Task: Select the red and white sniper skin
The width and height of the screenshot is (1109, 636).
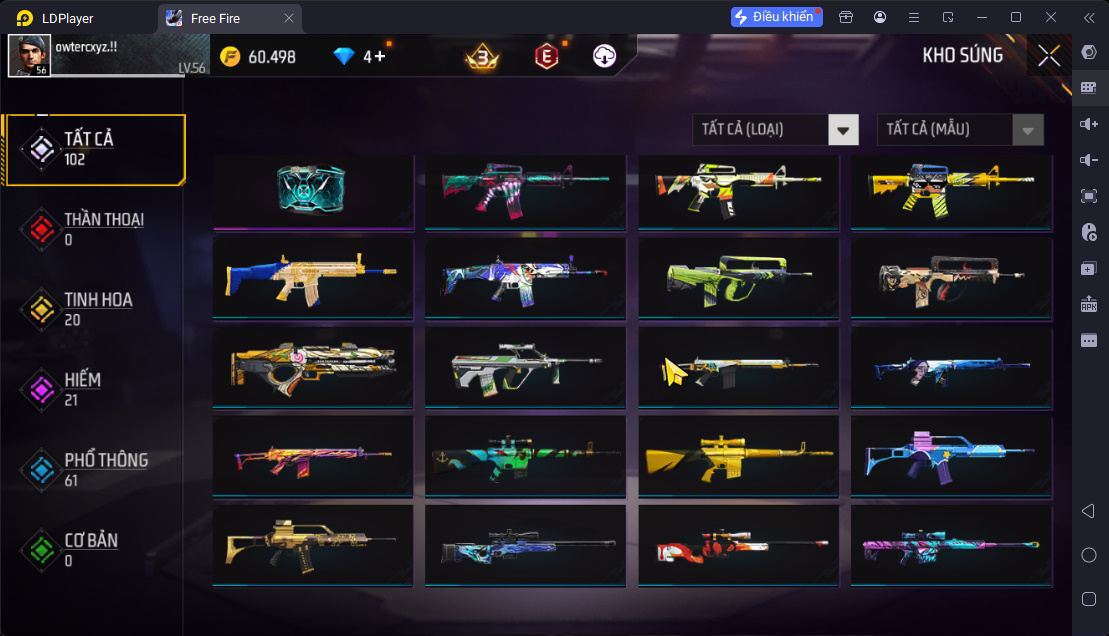Action: [739, 545]
